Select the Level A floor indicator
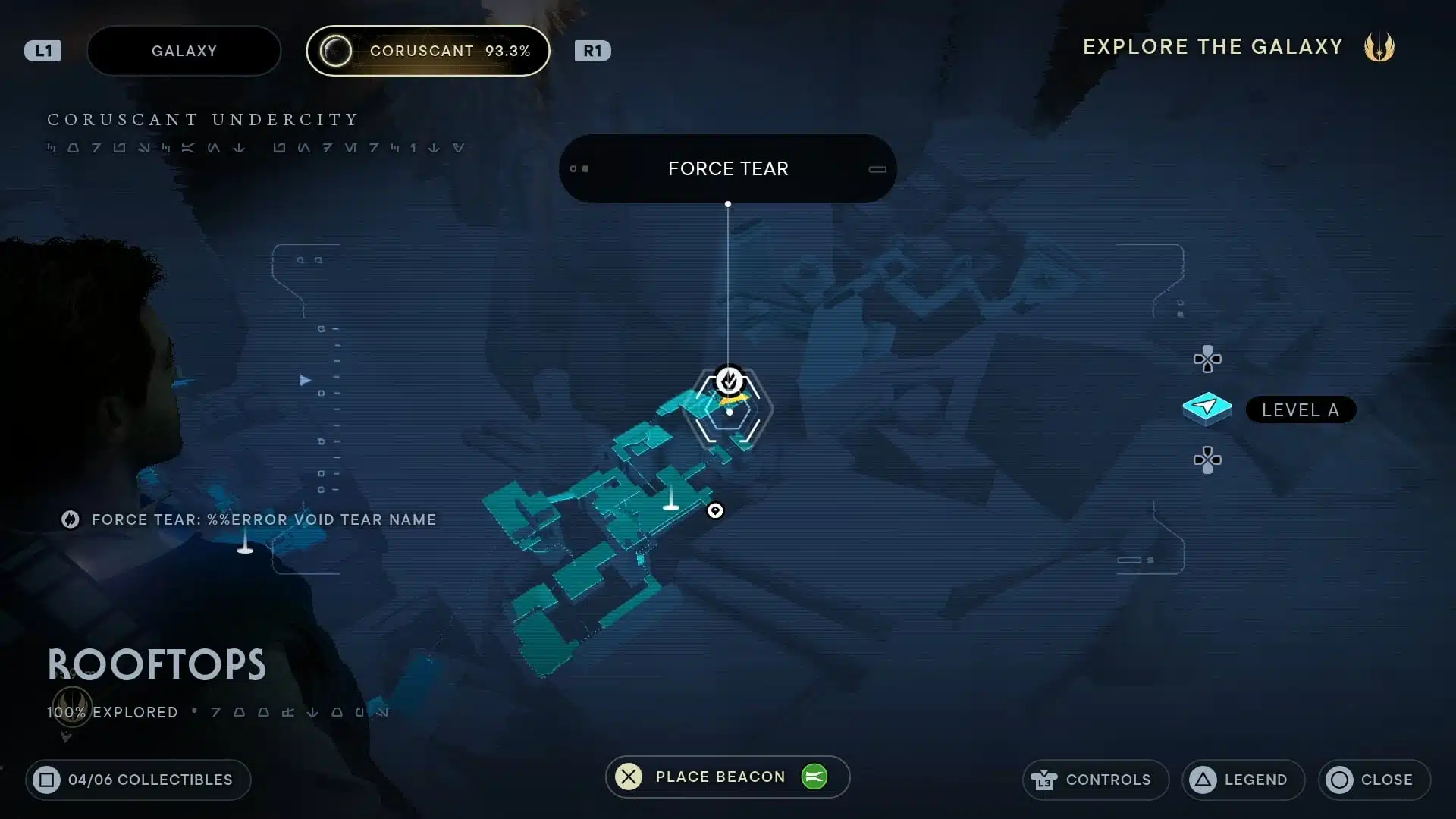 (x=1300, y=409)
